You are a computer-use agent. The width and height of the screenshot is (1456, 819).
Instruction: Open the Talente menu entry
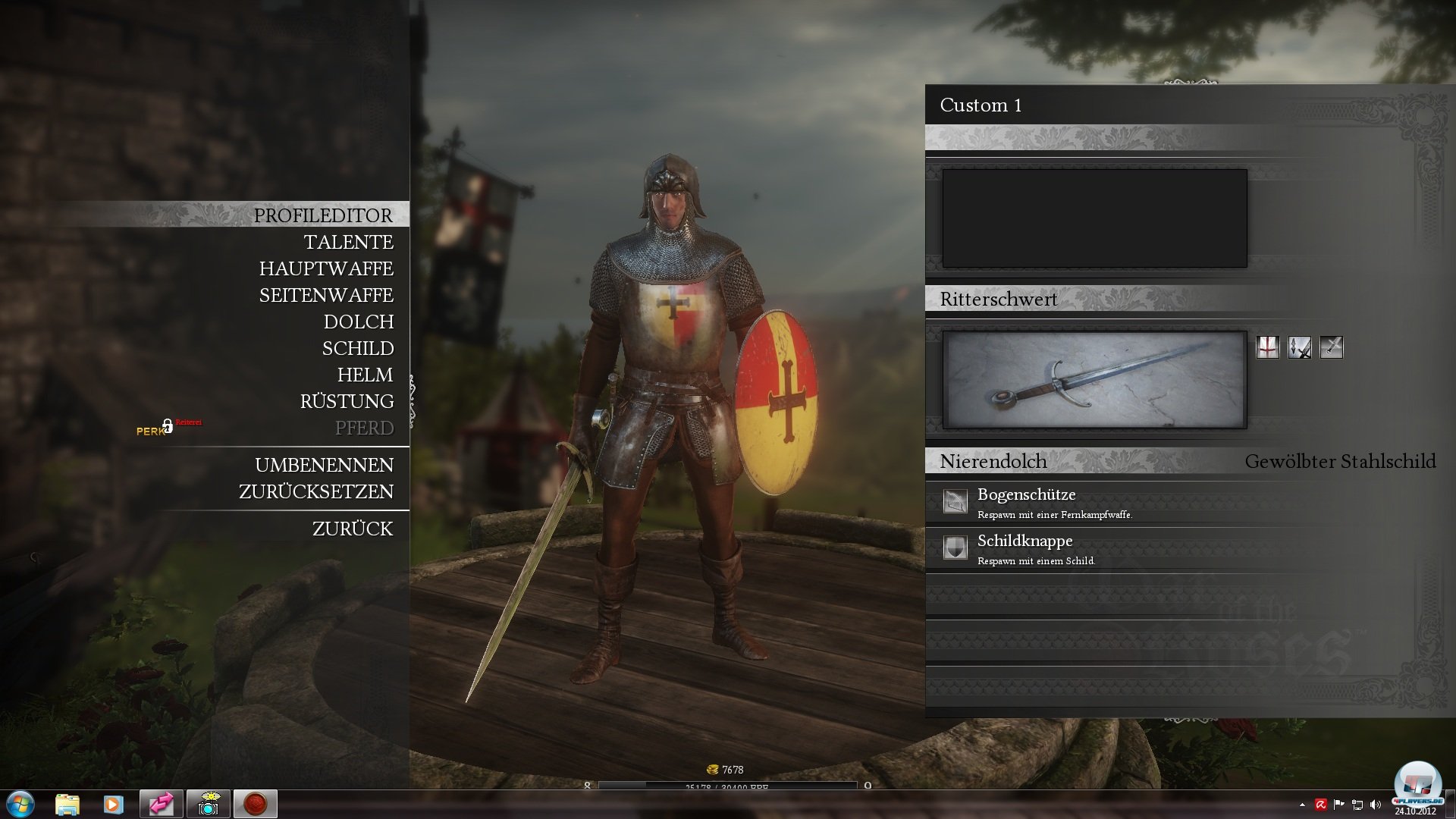point(348,242)
